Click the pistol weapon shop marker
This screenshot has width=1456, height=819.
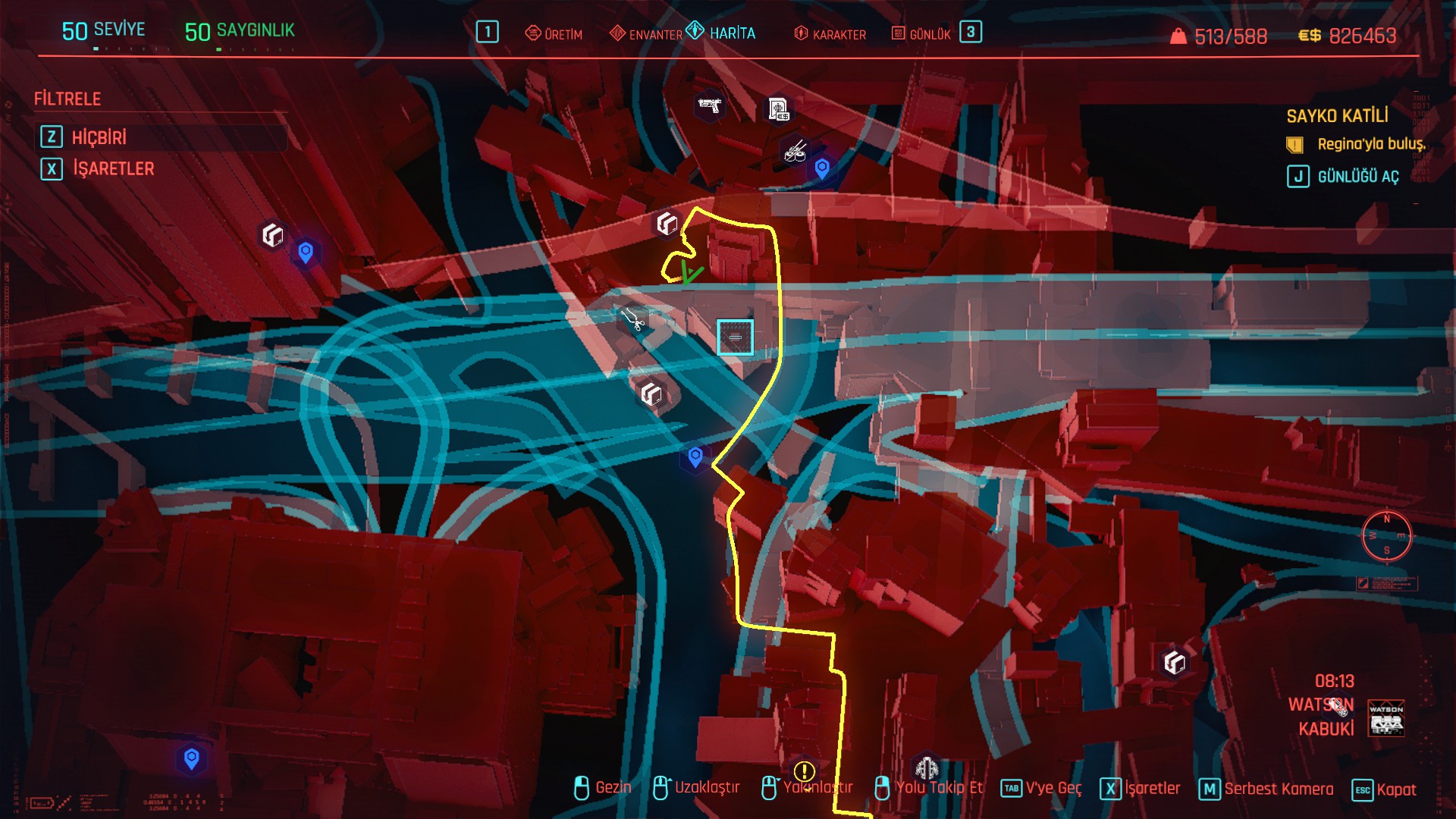pyautogui.click(x=710, y=105)
